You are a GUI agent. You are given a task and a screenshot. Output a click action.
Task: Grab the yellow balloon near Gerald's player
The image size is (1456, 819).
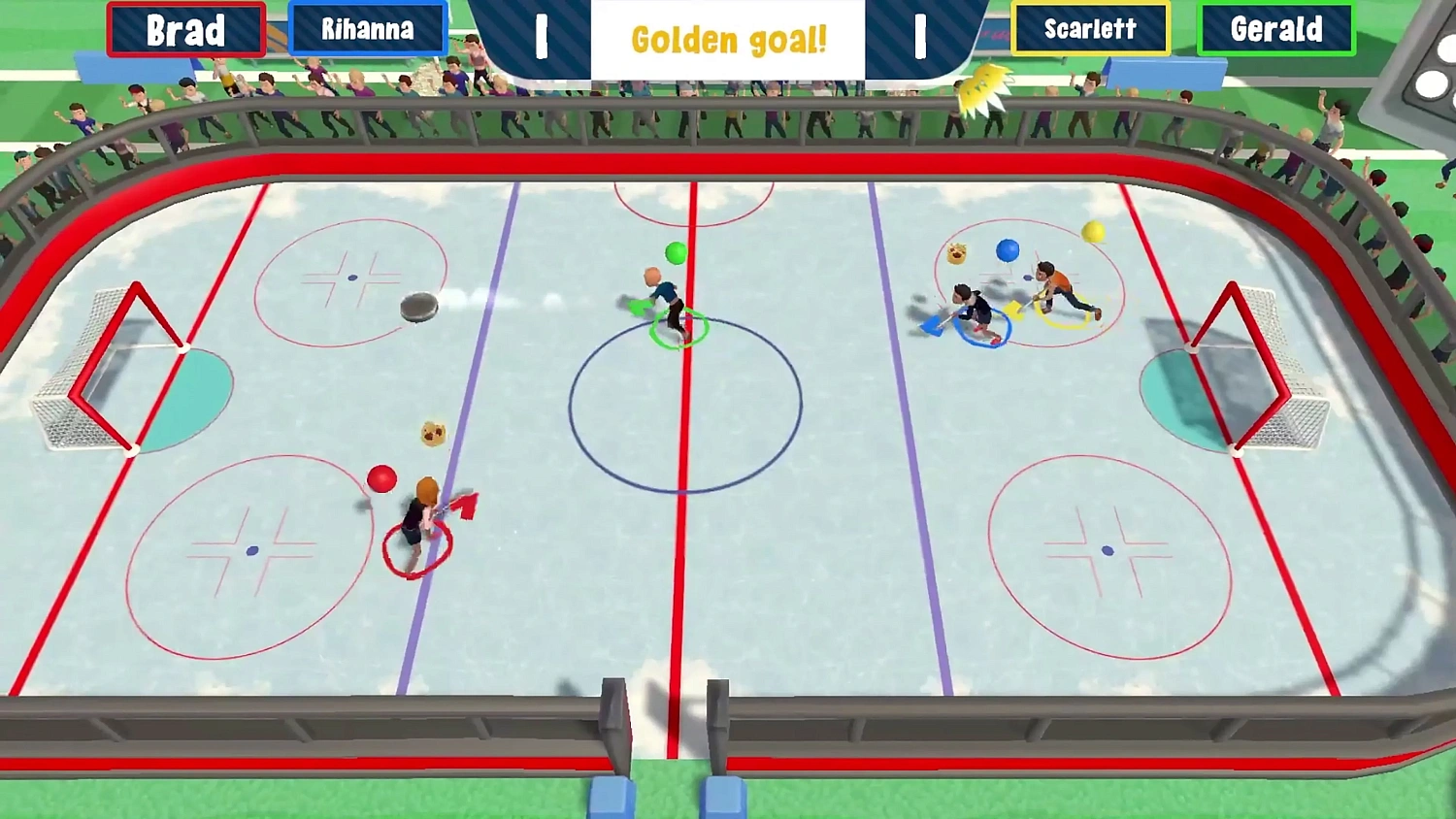[x=1093, y=231]
